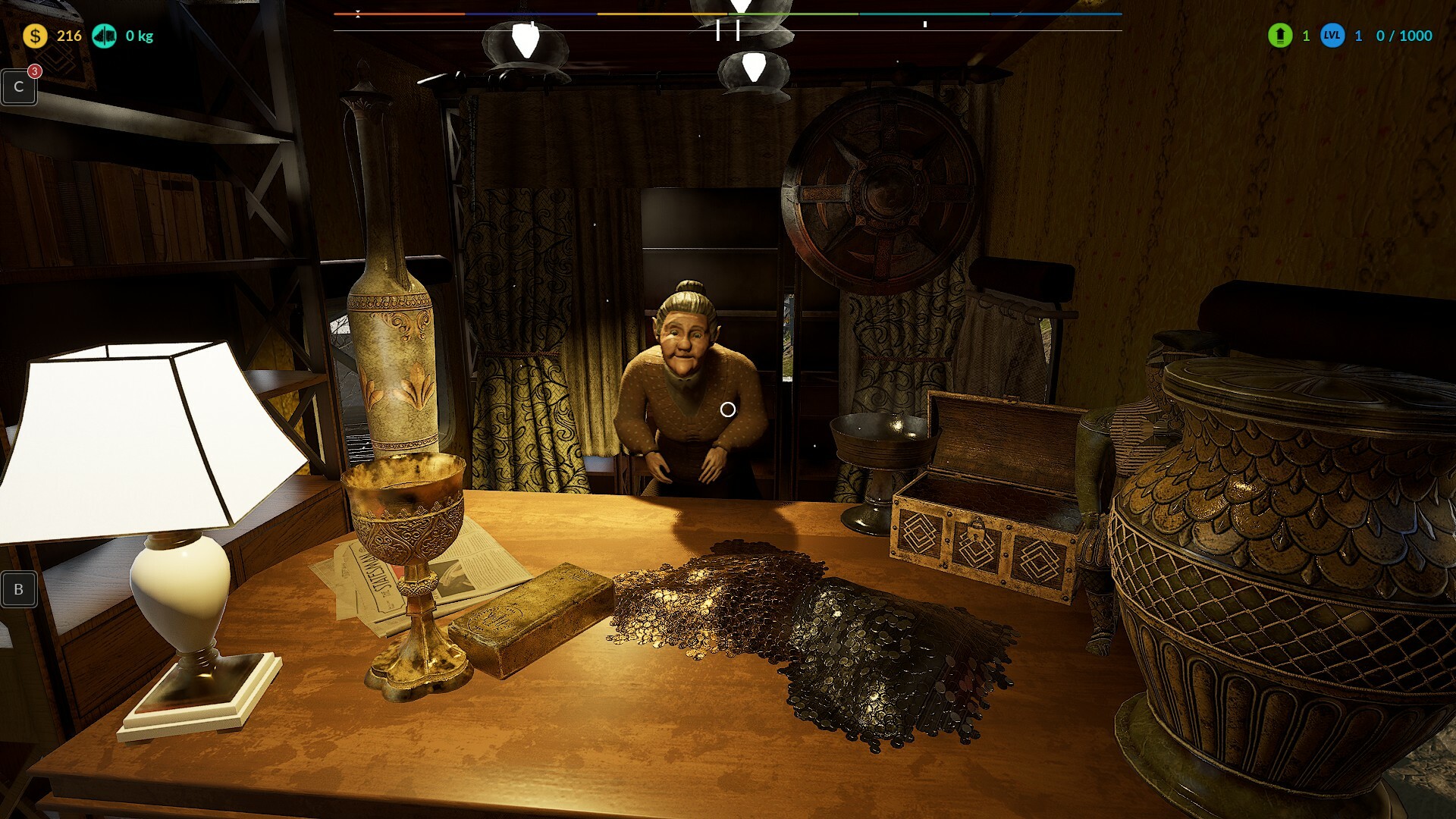Open the C panel with three notifications

[x=19, y=87]
